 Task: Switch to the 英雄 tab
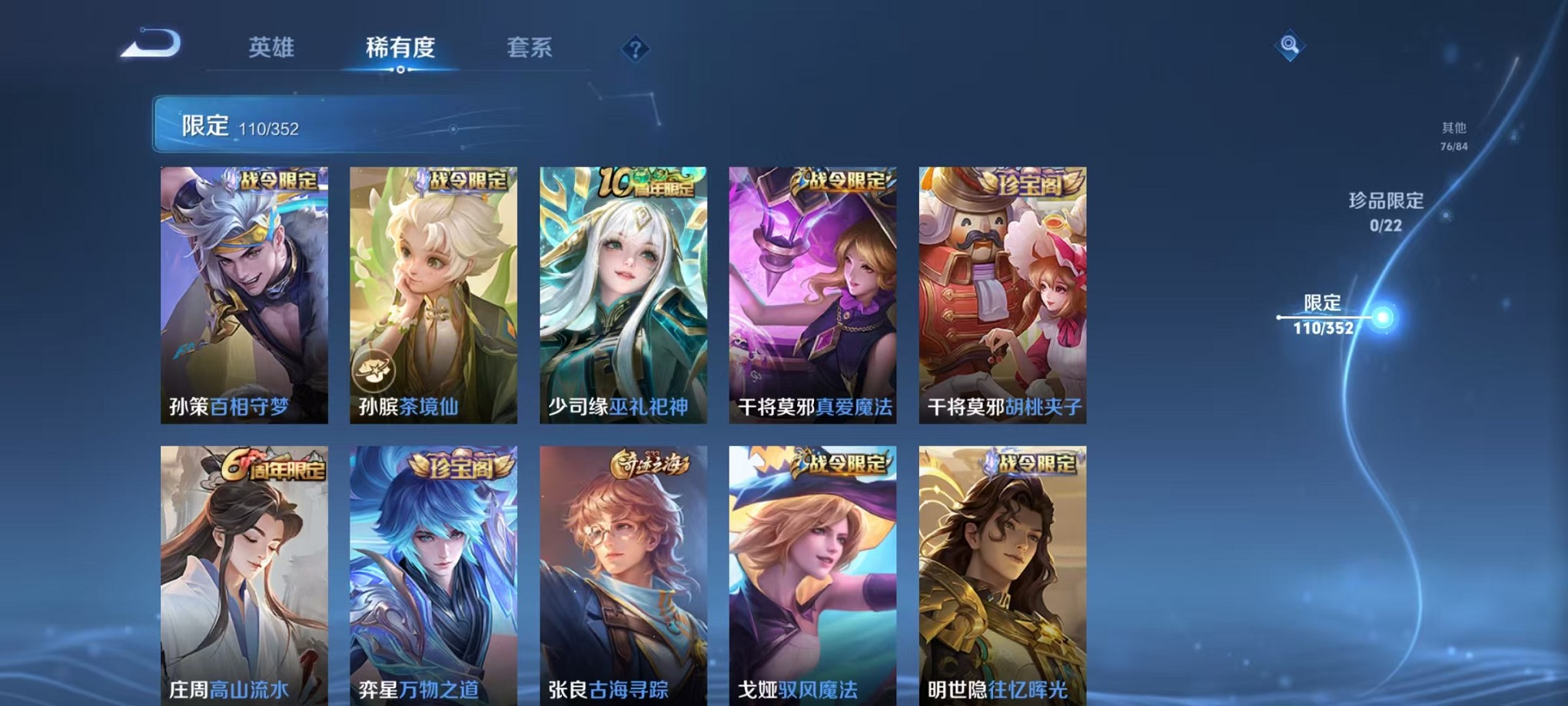pyautogui.click(x=269, y=48)
